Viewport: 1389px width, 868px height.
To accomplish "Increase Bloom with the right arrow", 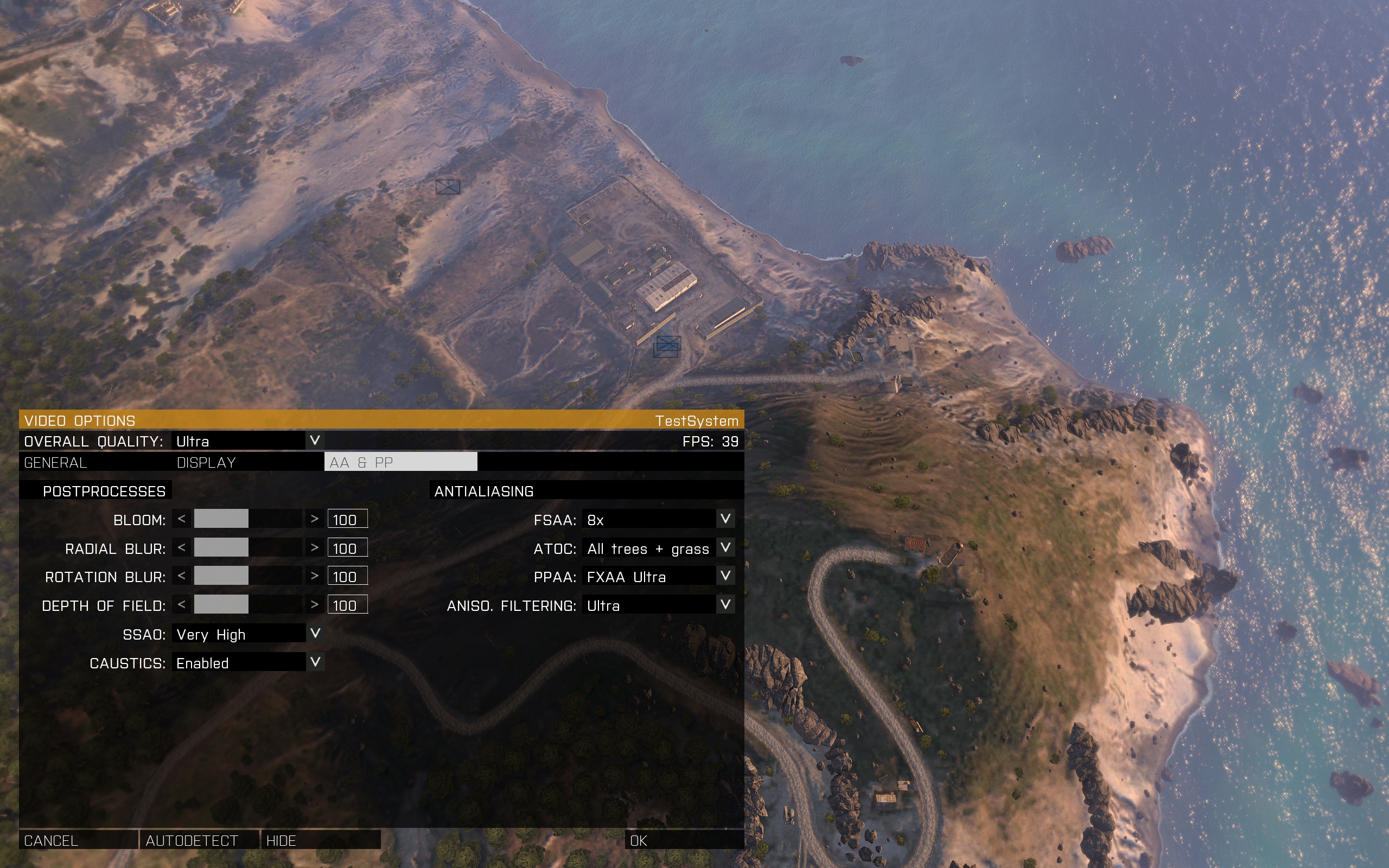I will click(x=314, y=519).
